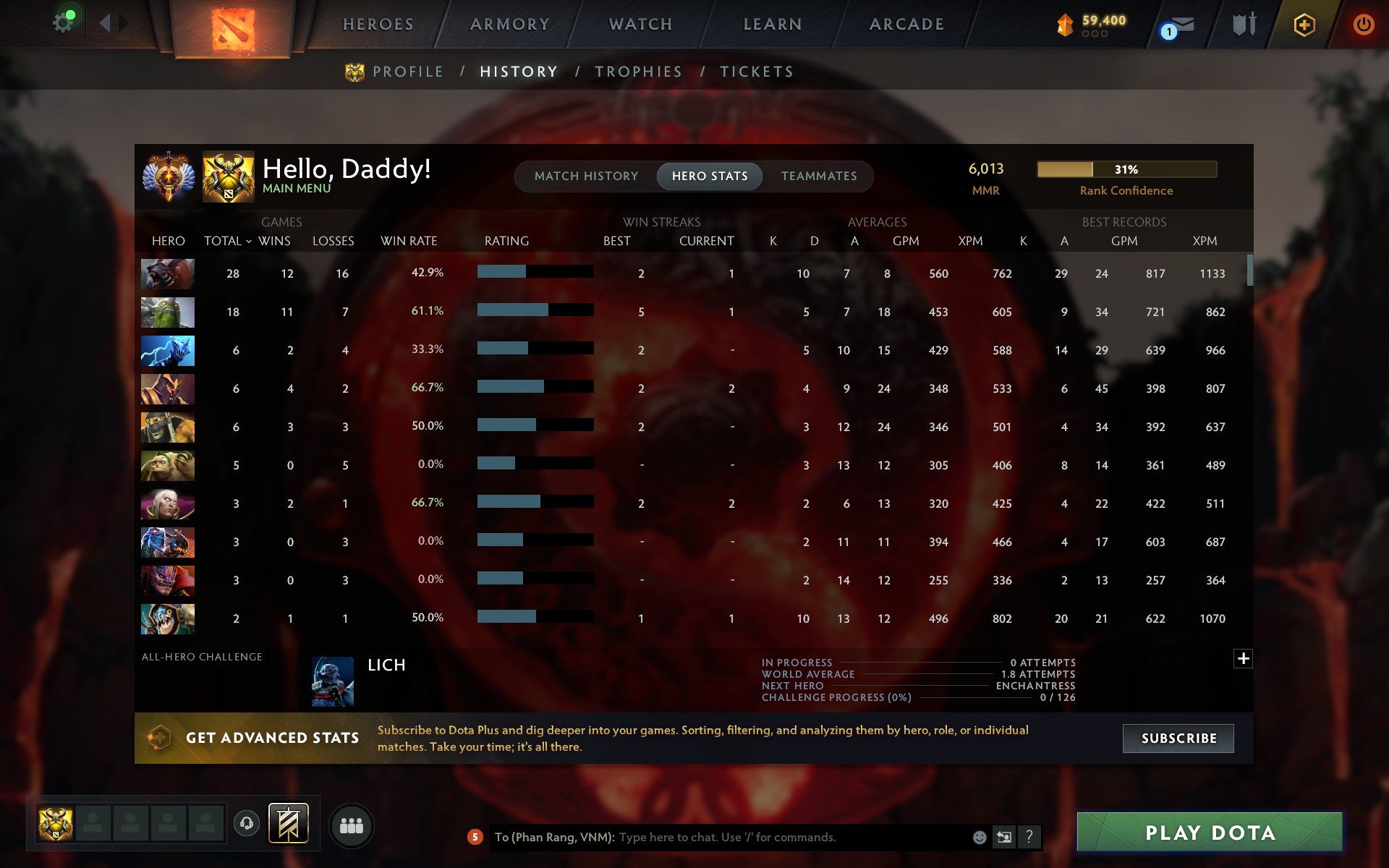This screenshot has height=868, width=1389.
Task: Click the chat help question mark icon
Action: click(x=1029, y=837)
